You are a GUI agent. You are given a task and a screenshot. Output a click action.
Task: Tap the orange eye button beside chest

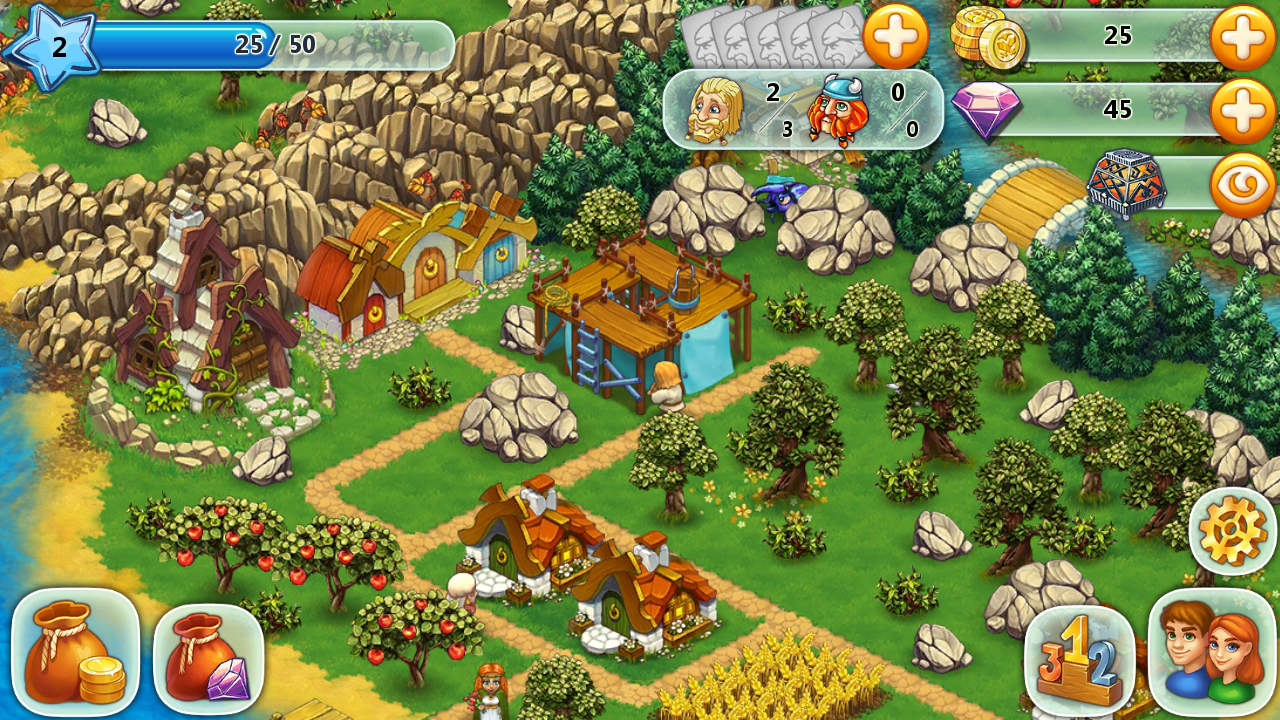click(x=1242, y=184)
